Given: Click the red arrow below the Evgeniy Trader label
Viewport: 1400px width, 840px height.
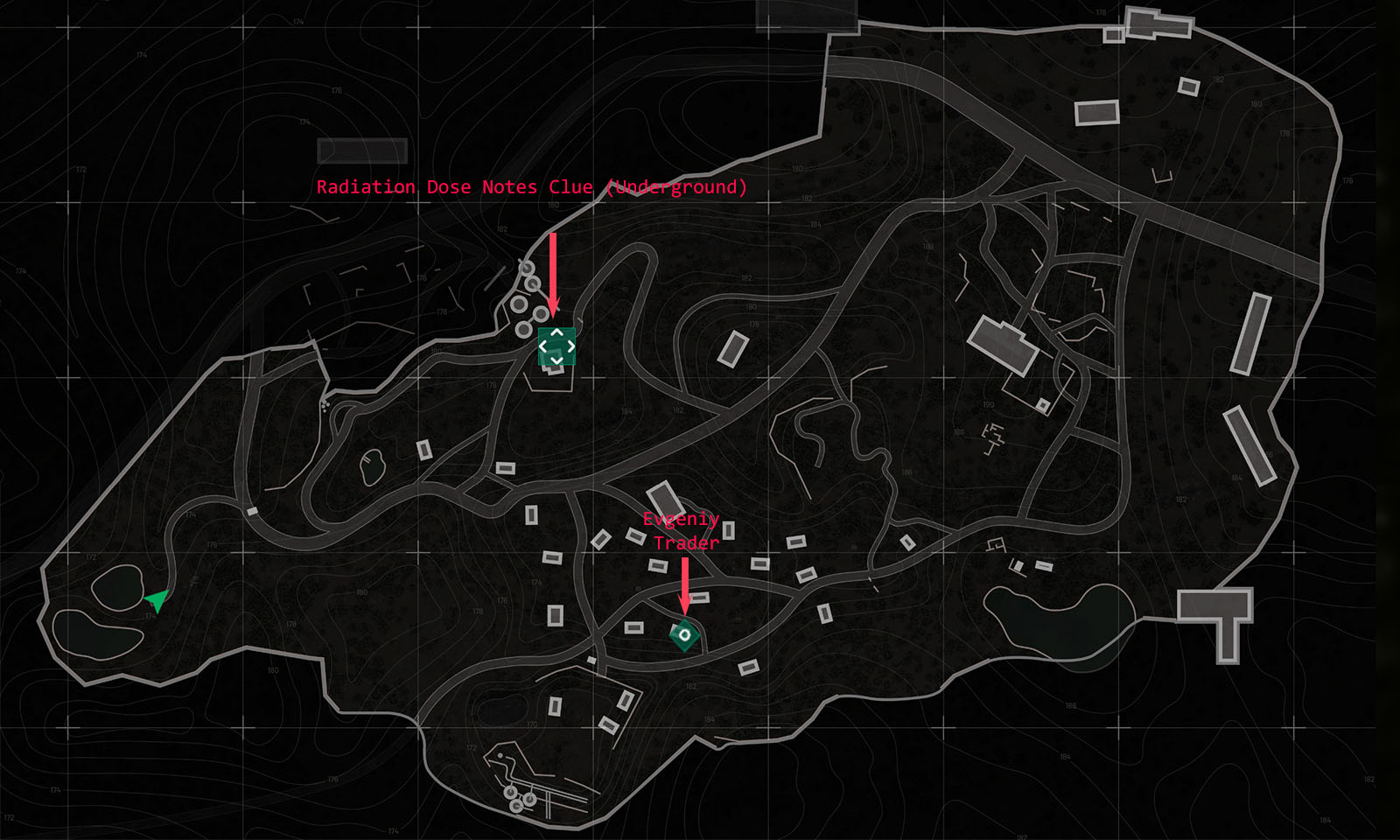Looking at the screenshot, I should tap(686, 586).
